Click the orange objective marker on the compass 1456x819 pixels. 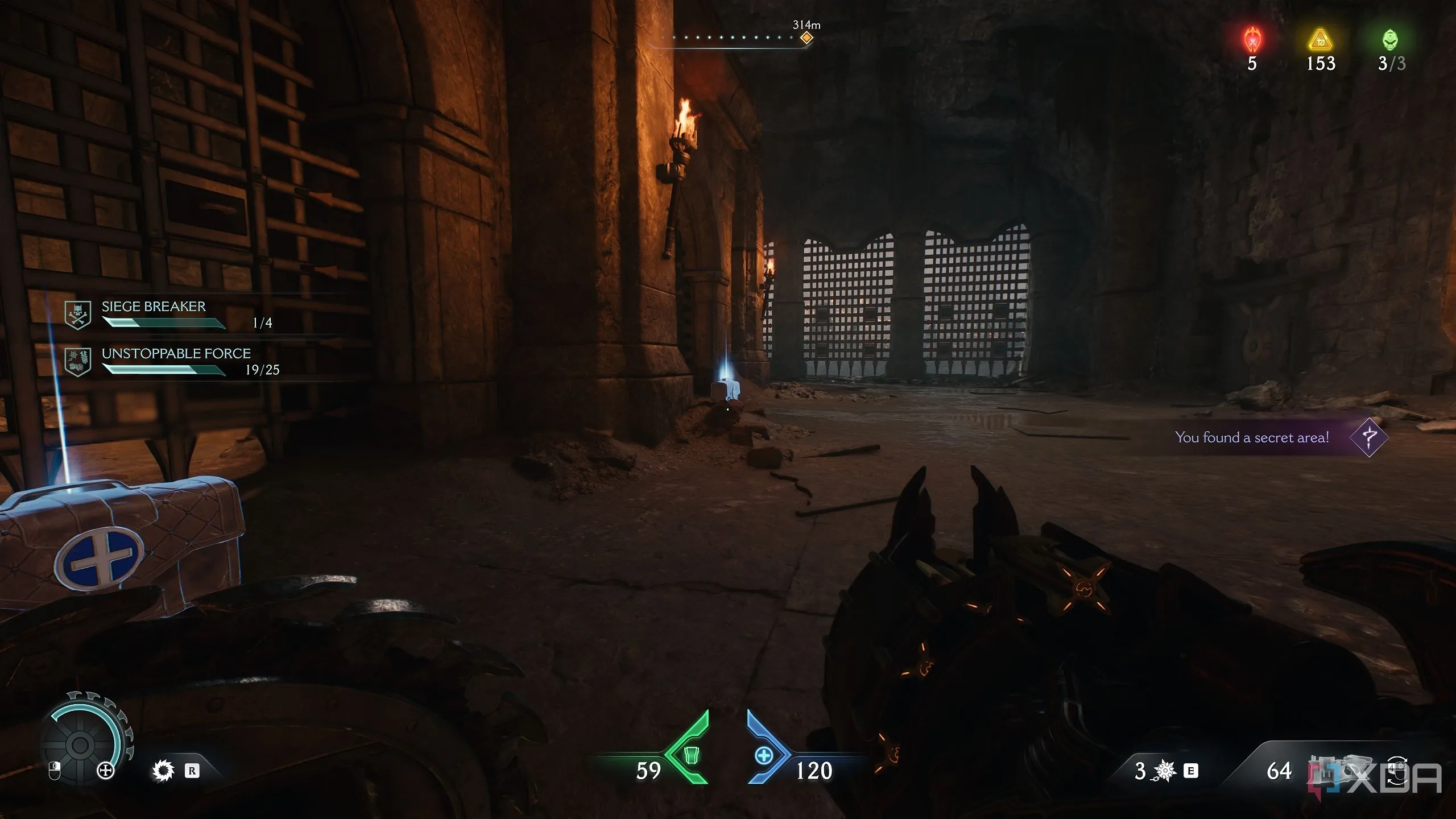(x=806, y=38)
